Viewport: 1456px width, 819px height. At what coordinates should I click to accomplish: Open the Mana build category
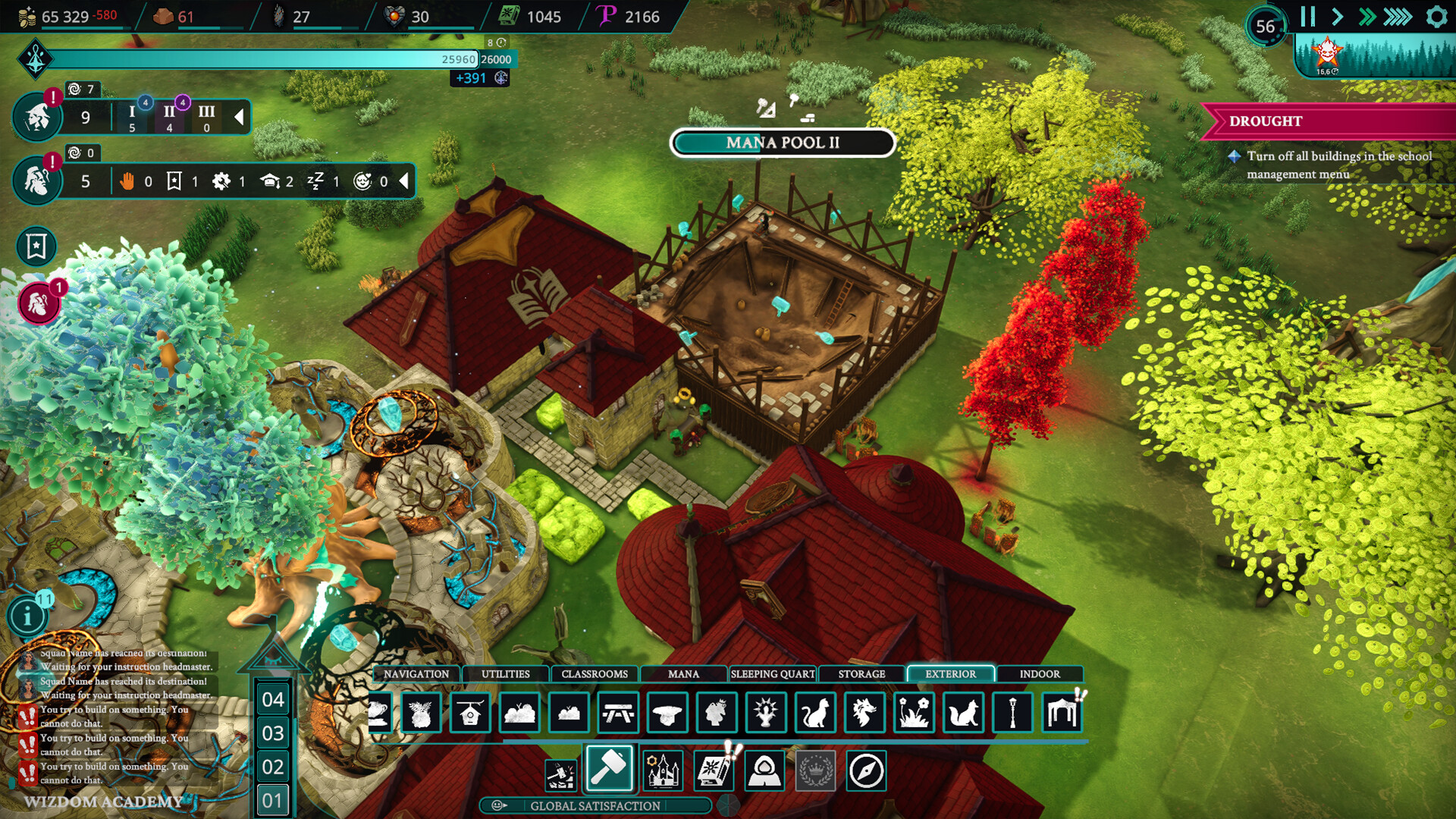coord(683,673)
